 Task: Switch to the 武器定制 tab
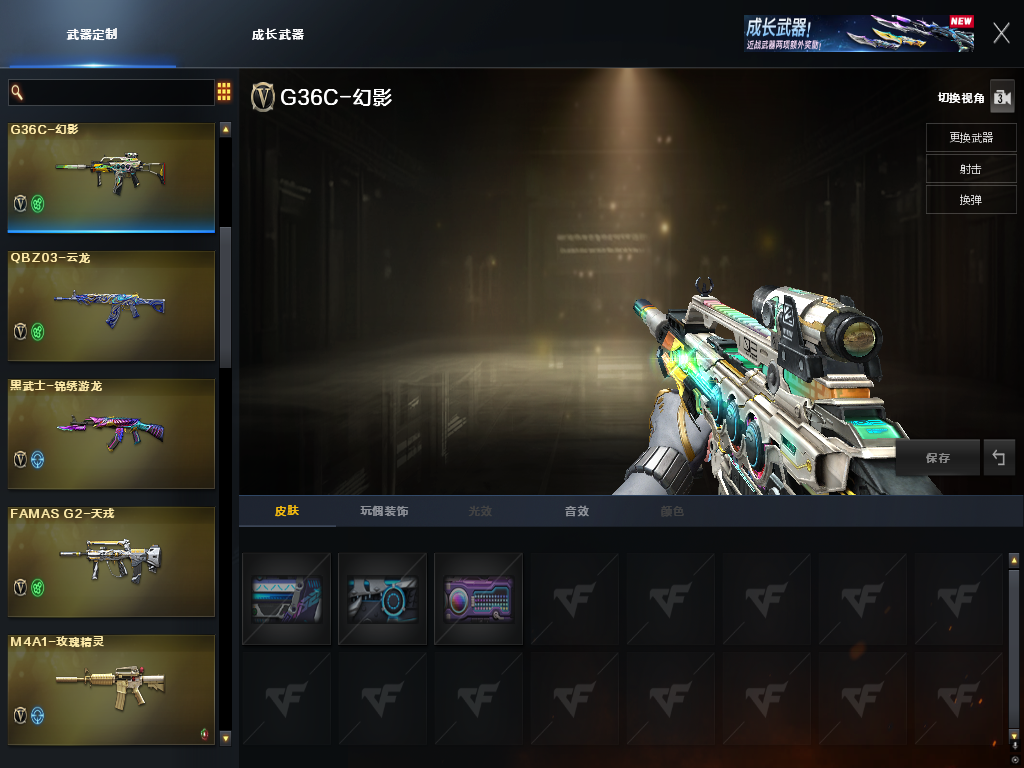coord(92,34)
